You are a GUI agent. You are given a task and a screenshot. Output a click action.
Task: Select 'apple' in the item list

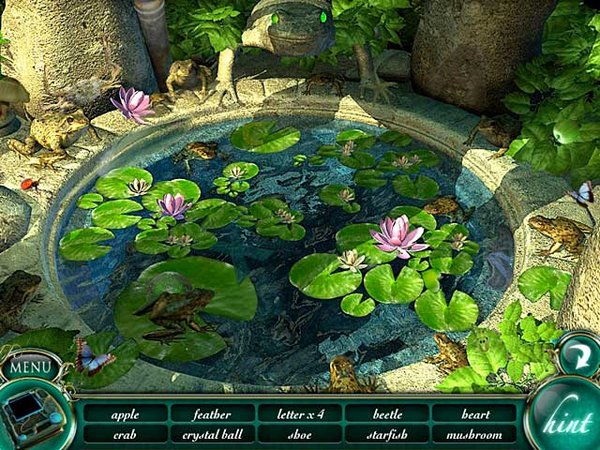[x=124, y=413]
